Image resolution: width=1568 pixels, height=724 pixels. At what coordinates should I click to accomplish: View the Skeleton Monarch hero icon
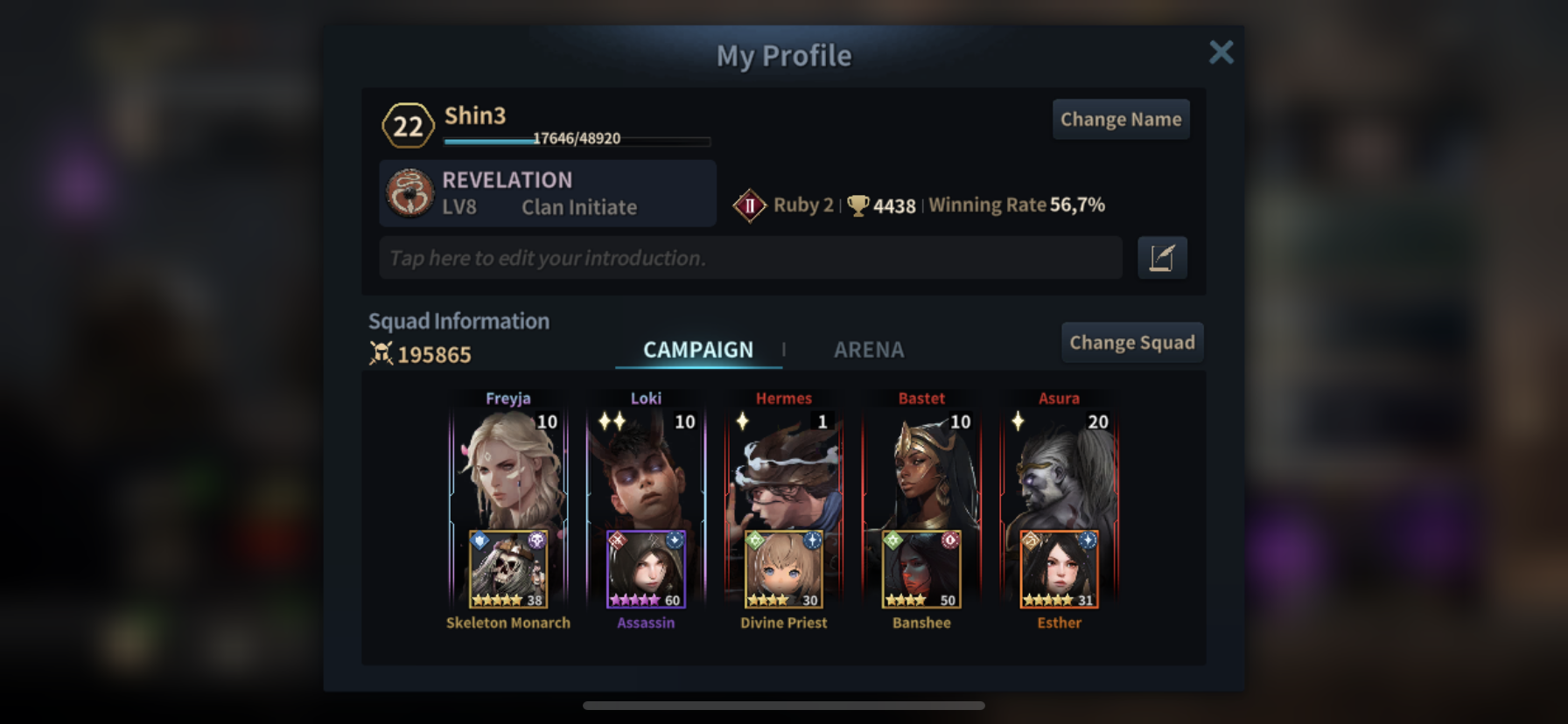(508, 569)
